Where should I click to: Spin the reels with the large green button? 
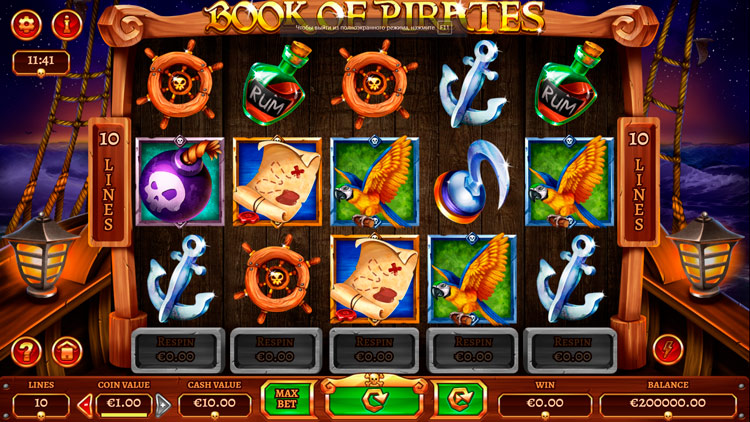pos(374,402)
